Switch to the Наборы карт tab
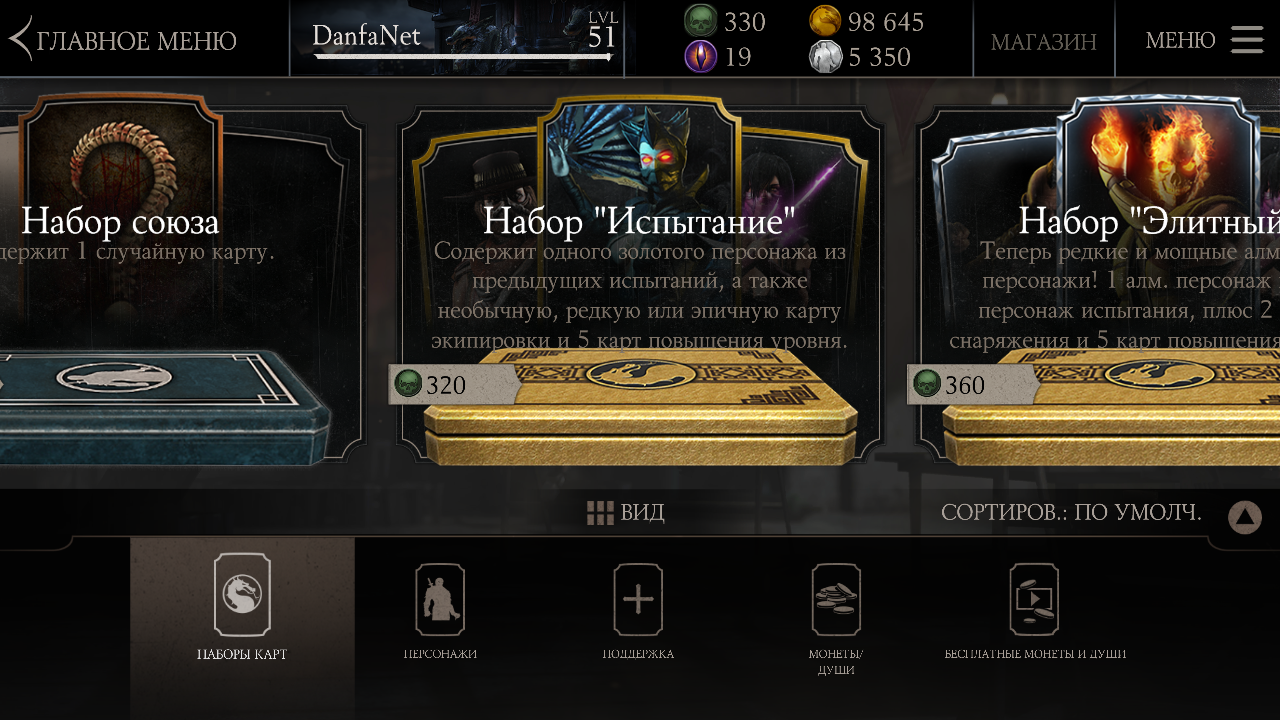Image resolution: width=1280 pixels, height=720 pixels. (x=242, y=610)
